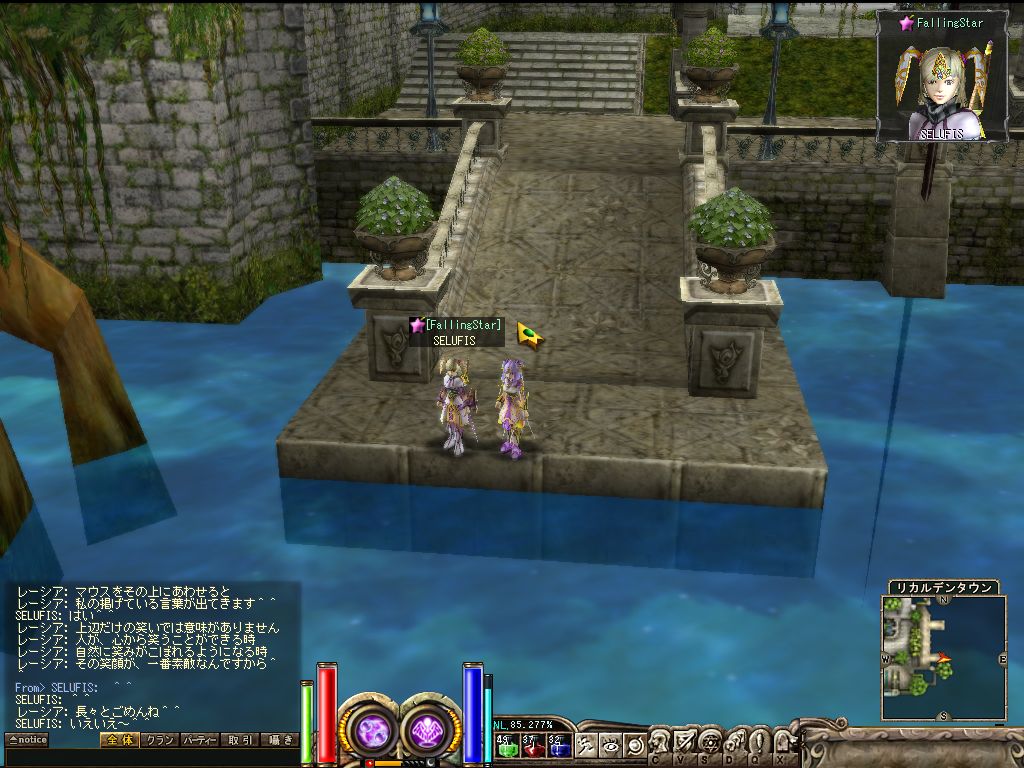
Task: Select the クラン chat tab
Action: pos(160,740)
